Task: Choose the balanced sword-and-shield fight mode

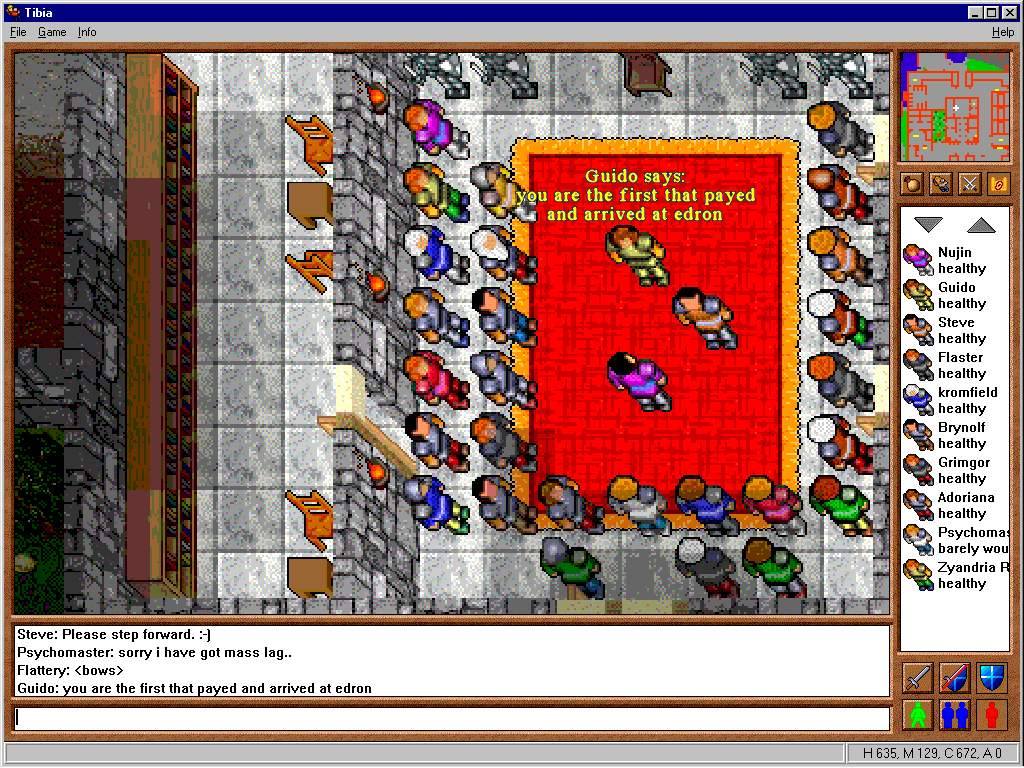Action: tap(954, 678)
